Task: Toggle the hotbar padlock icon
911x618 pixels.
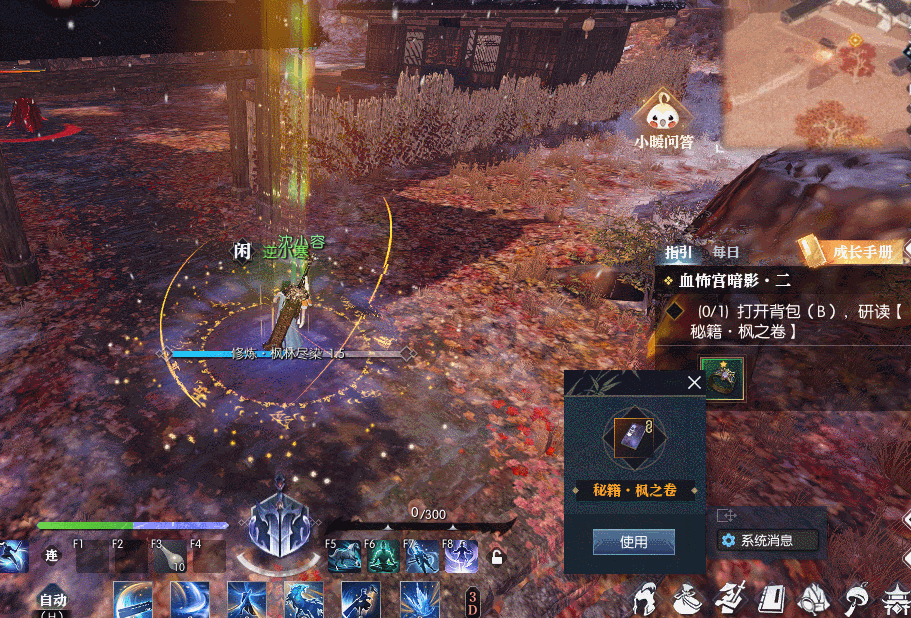Action: (496, 557)
